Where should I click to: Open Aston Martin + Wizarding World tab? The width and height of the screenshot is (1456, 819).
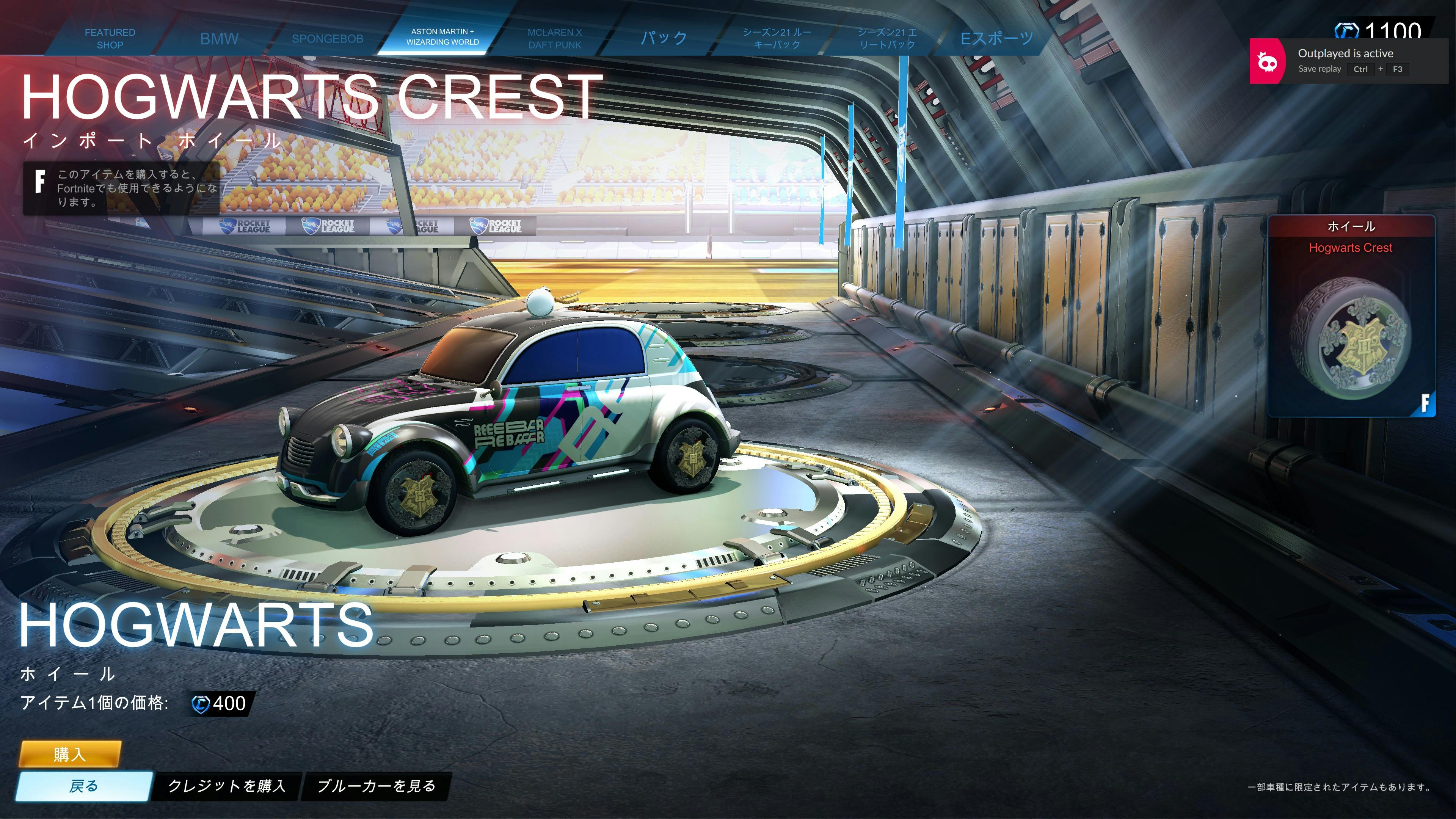coord(442,37)
